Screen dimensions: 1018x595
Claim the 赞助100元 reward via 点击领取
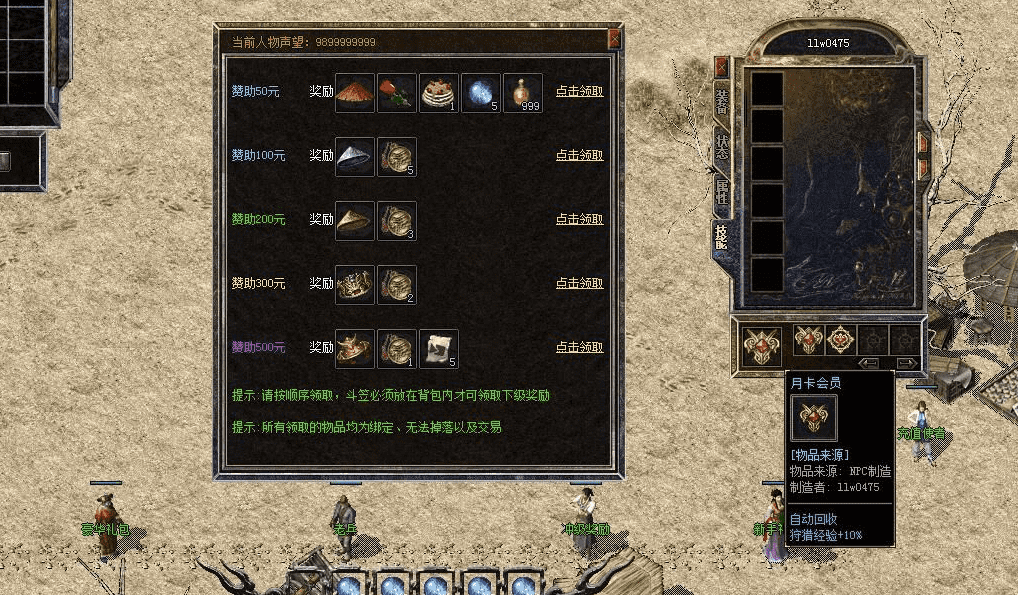tap(579, 155)
